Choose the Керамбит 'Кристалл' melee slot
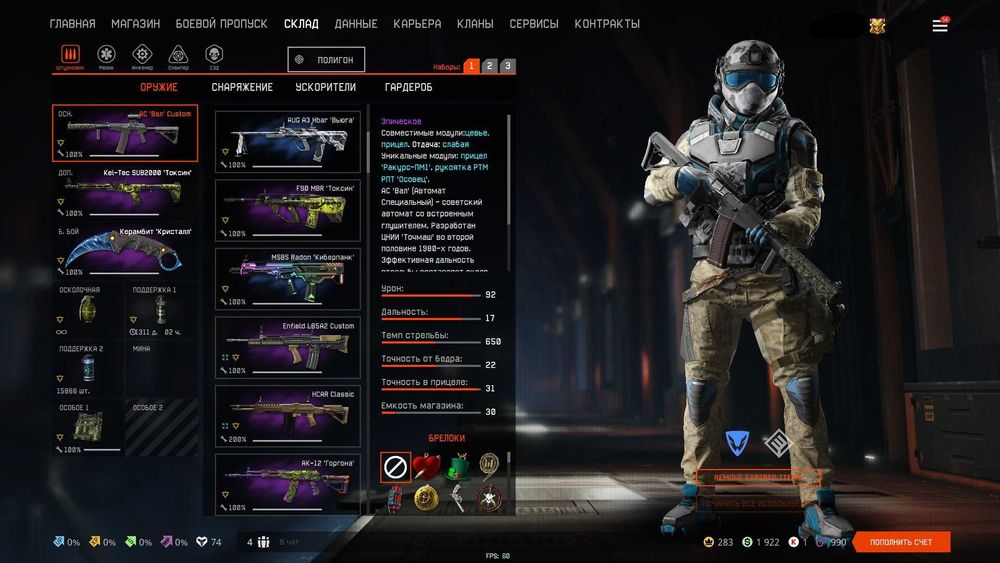 pos(125,250)
